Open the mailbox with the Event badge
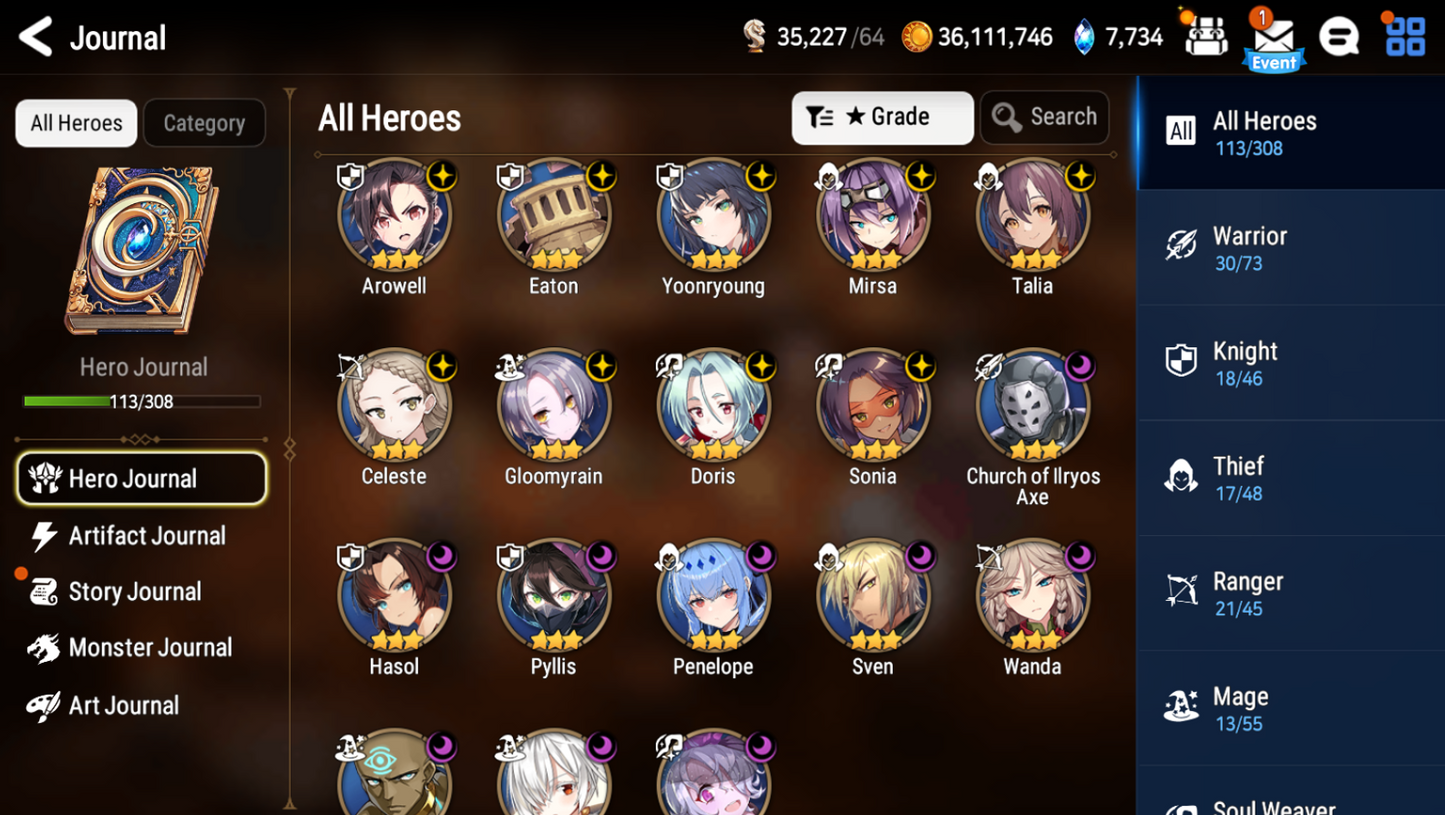Image resolution: width=1445 pixels, height=815 pixels. click(x=1272, y=37)
